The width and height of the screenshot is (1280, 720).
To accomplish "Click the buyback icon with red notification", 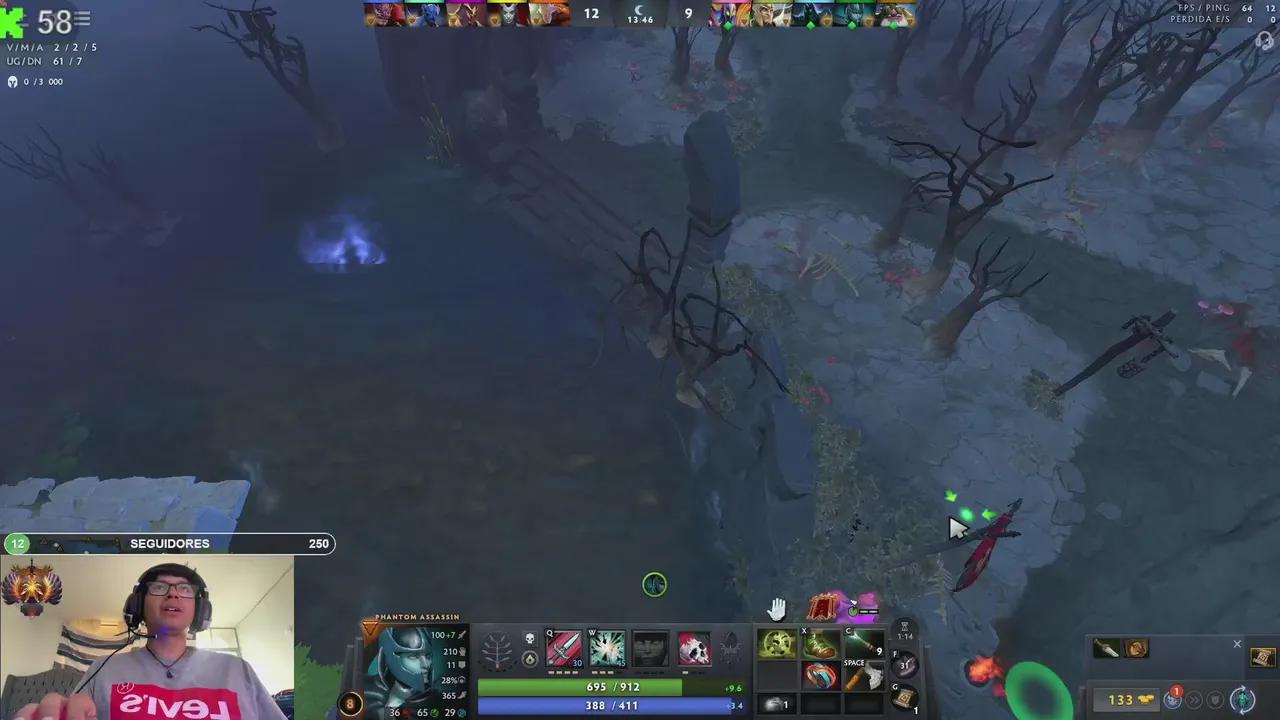I will [1173, 698].
